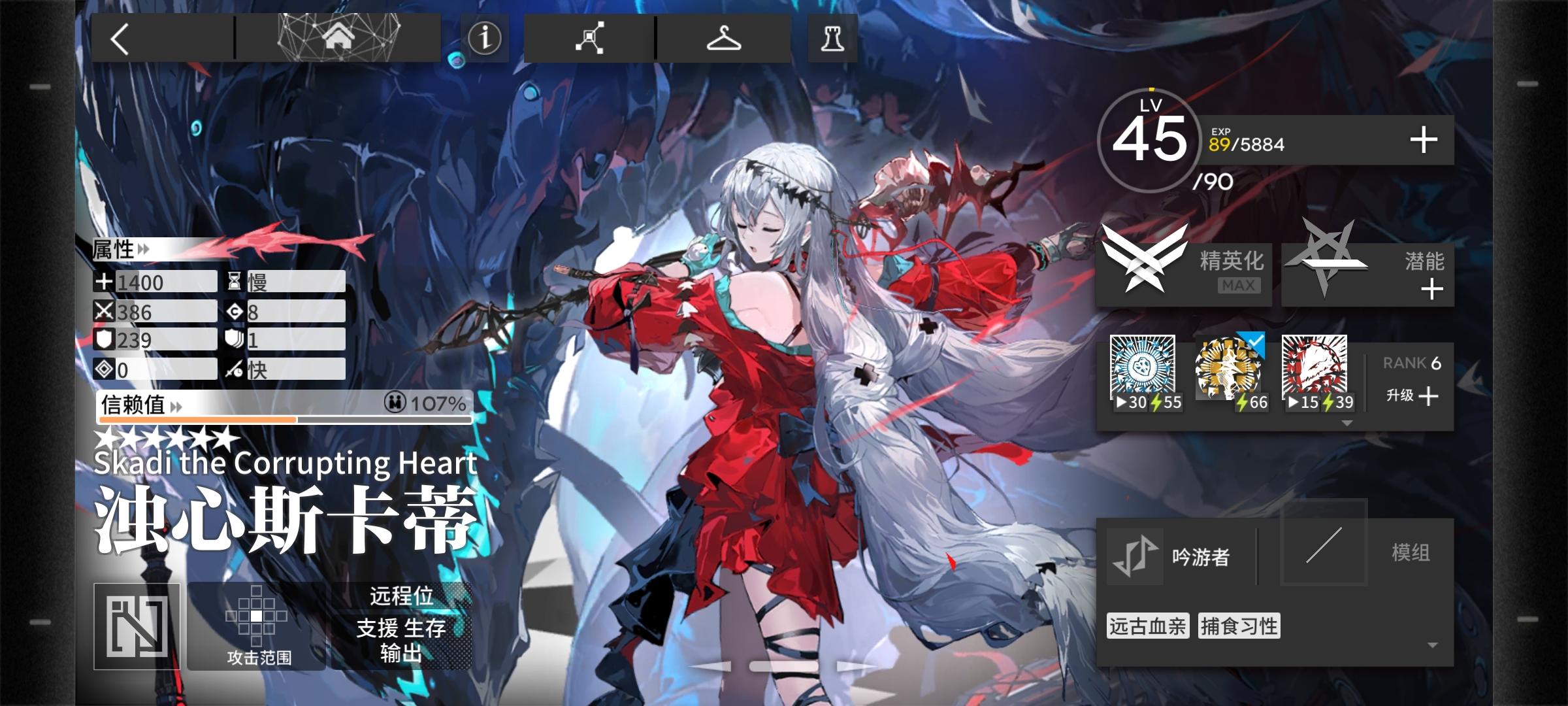The width and height of the screenshot is (1568, 706).
Task: Click the plus next to EXP 89/5884
Action: (1425, 138)
